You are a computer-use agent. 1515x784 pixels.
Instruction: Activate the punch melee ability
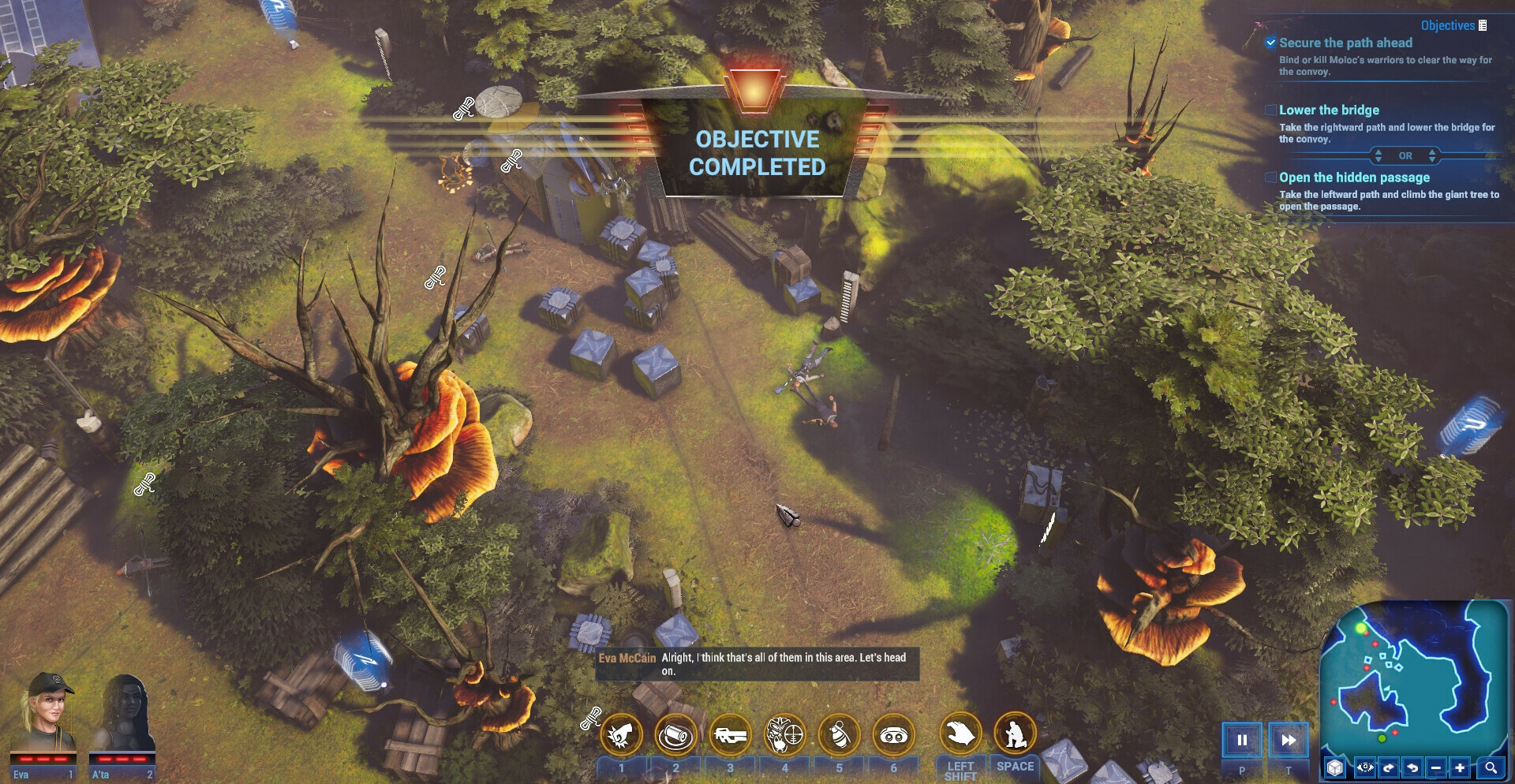click(621, 735)
